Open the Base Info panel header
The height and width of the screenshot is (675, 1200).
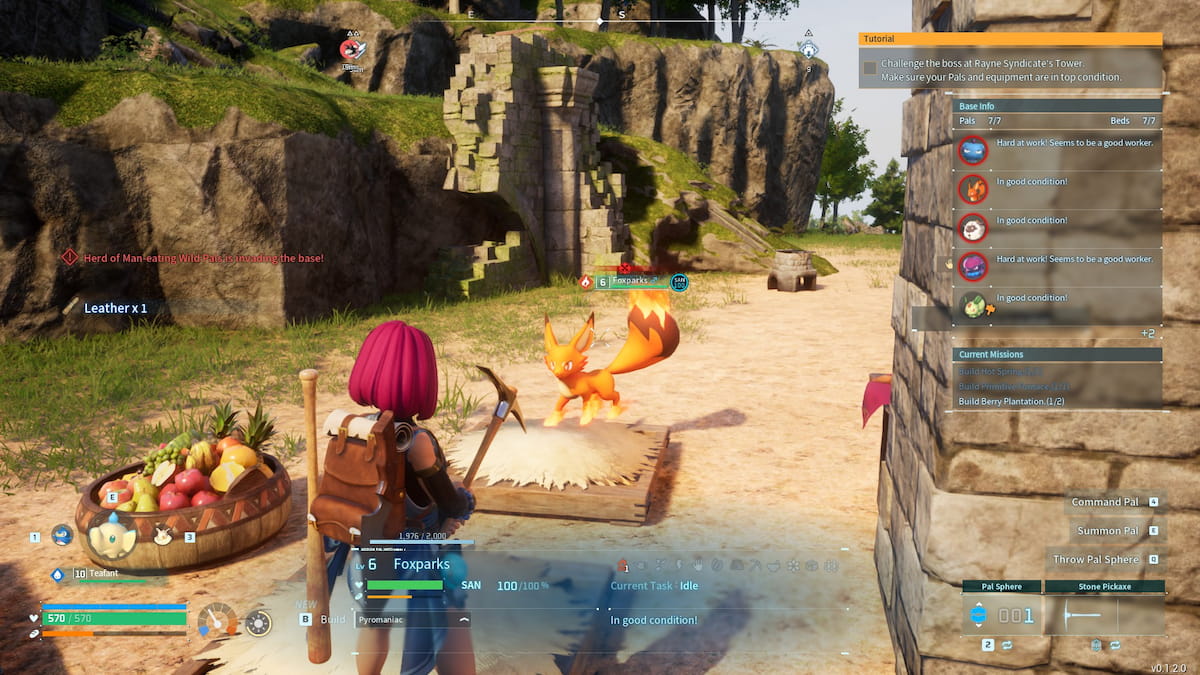(1057, 106)
